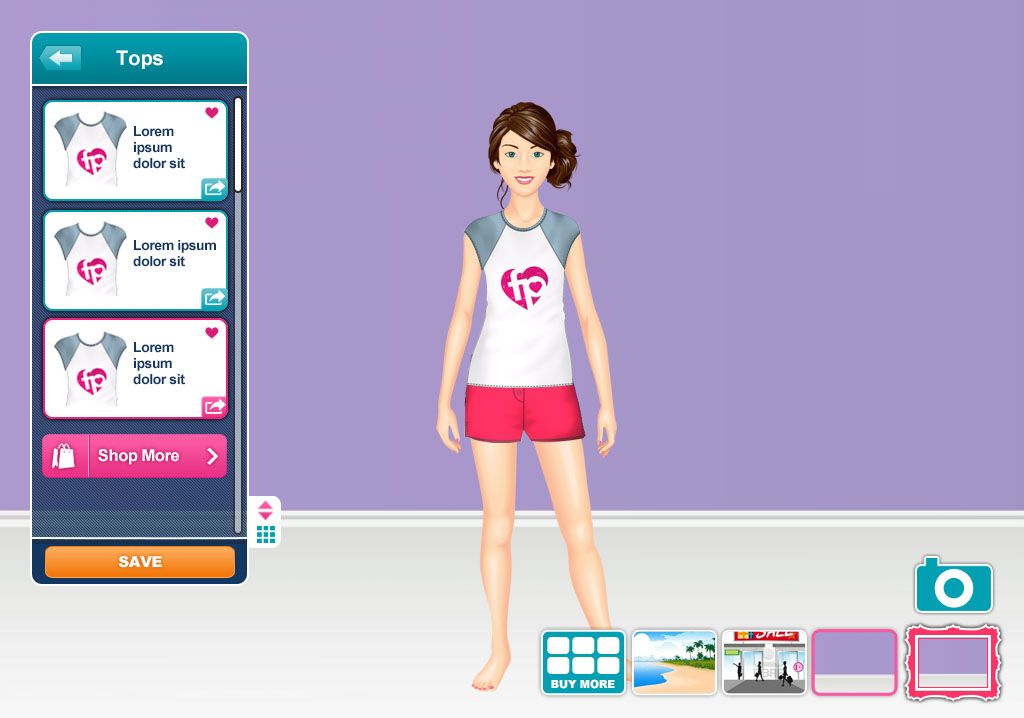1024x718 pixels.
Task: Switch to grid view with the teal grid icon
Action: point(266,535)
